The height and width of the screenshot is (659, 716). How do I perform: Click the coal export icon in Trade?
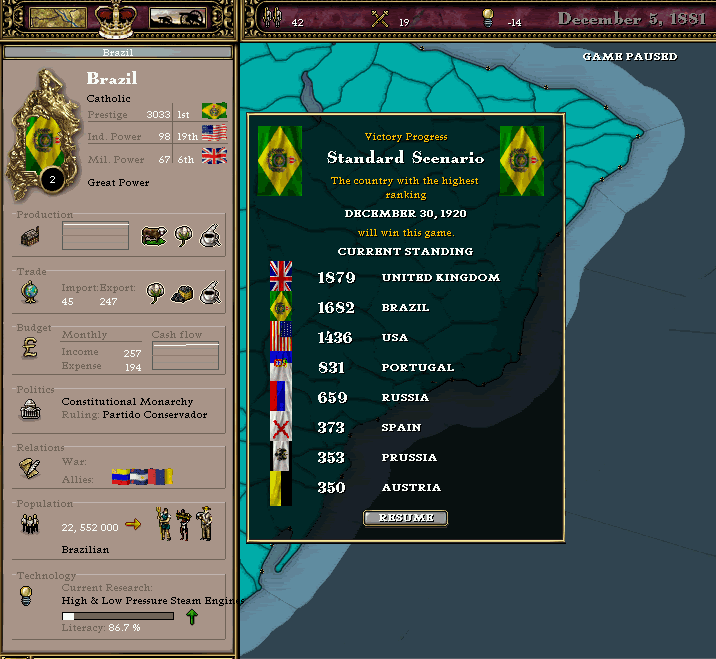pyautogui.click(x=182, y=293)
